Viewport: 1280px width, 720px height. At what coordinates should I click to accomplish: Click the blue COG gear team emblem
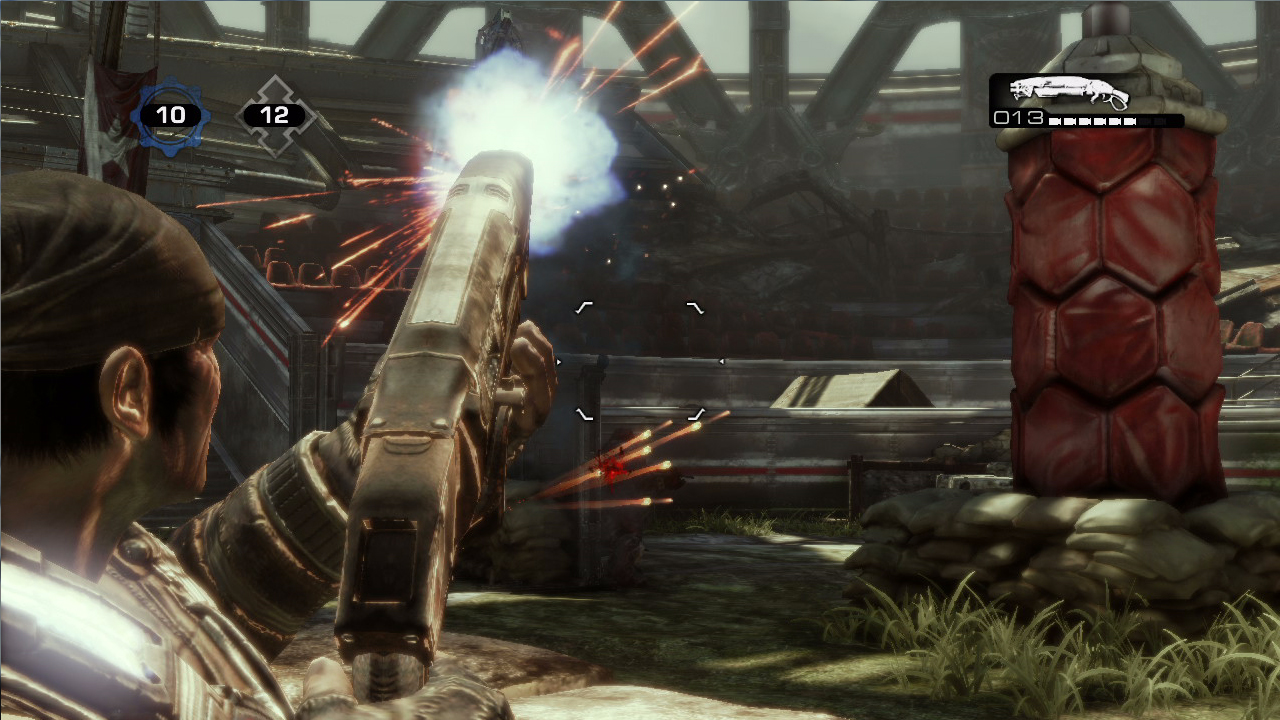[x=170, y=115]
